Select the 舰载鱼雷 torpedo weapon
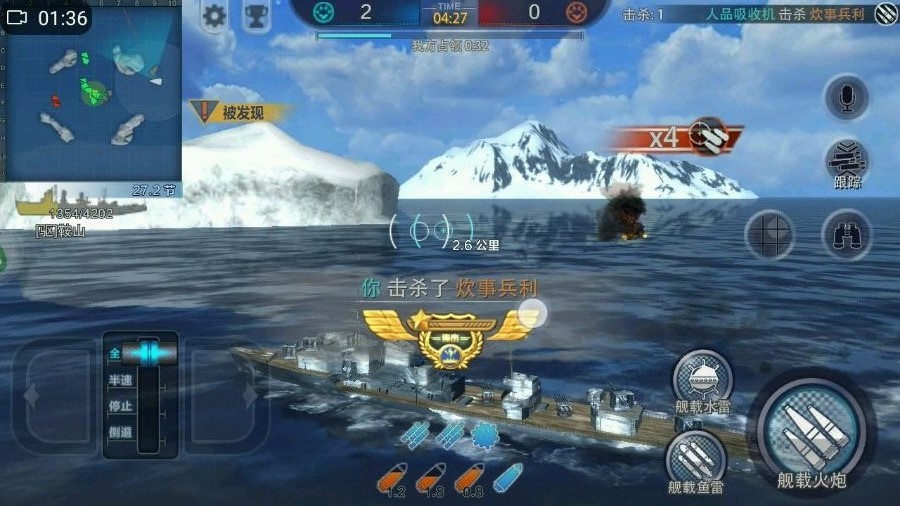900x506 pixels. point(695,460)
